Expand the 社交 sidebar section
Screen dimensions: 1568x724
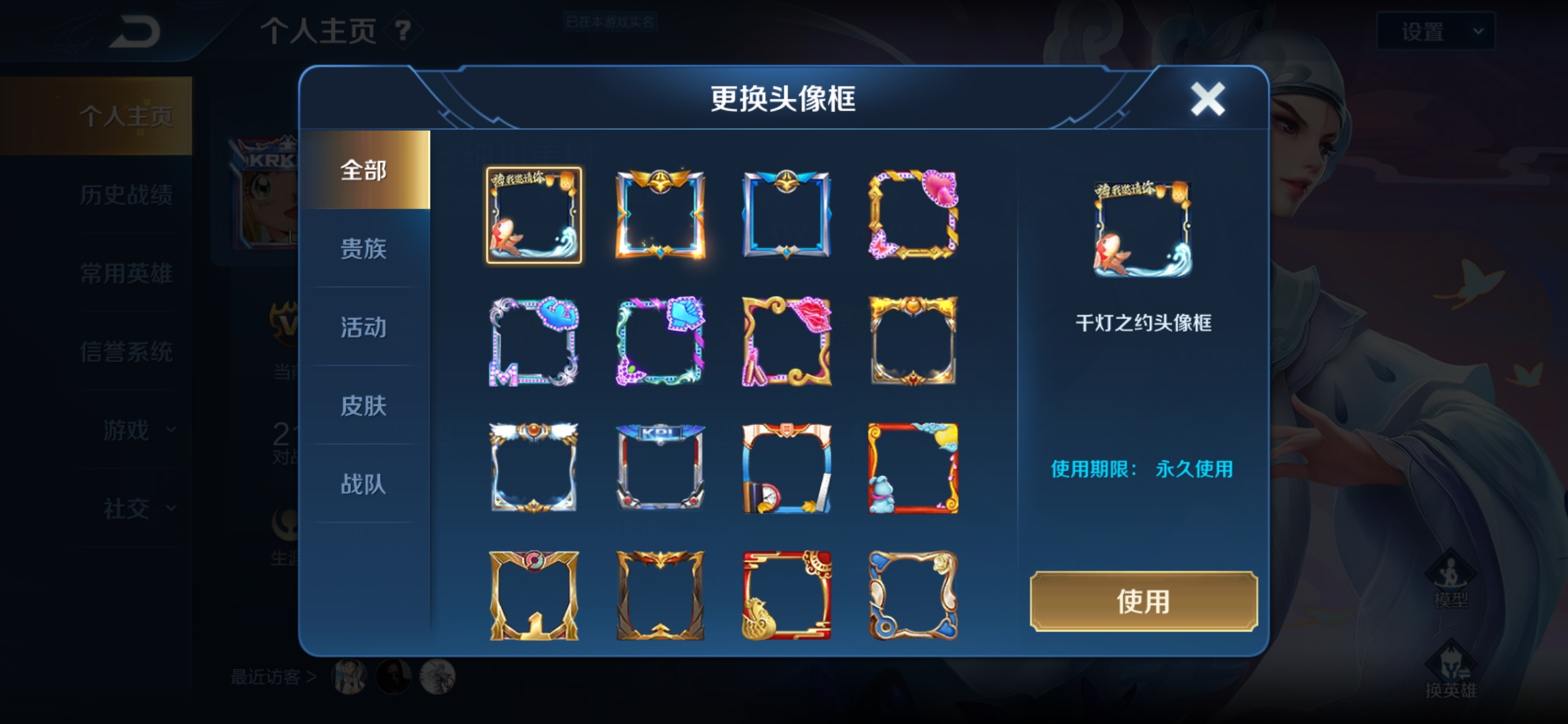127,508
